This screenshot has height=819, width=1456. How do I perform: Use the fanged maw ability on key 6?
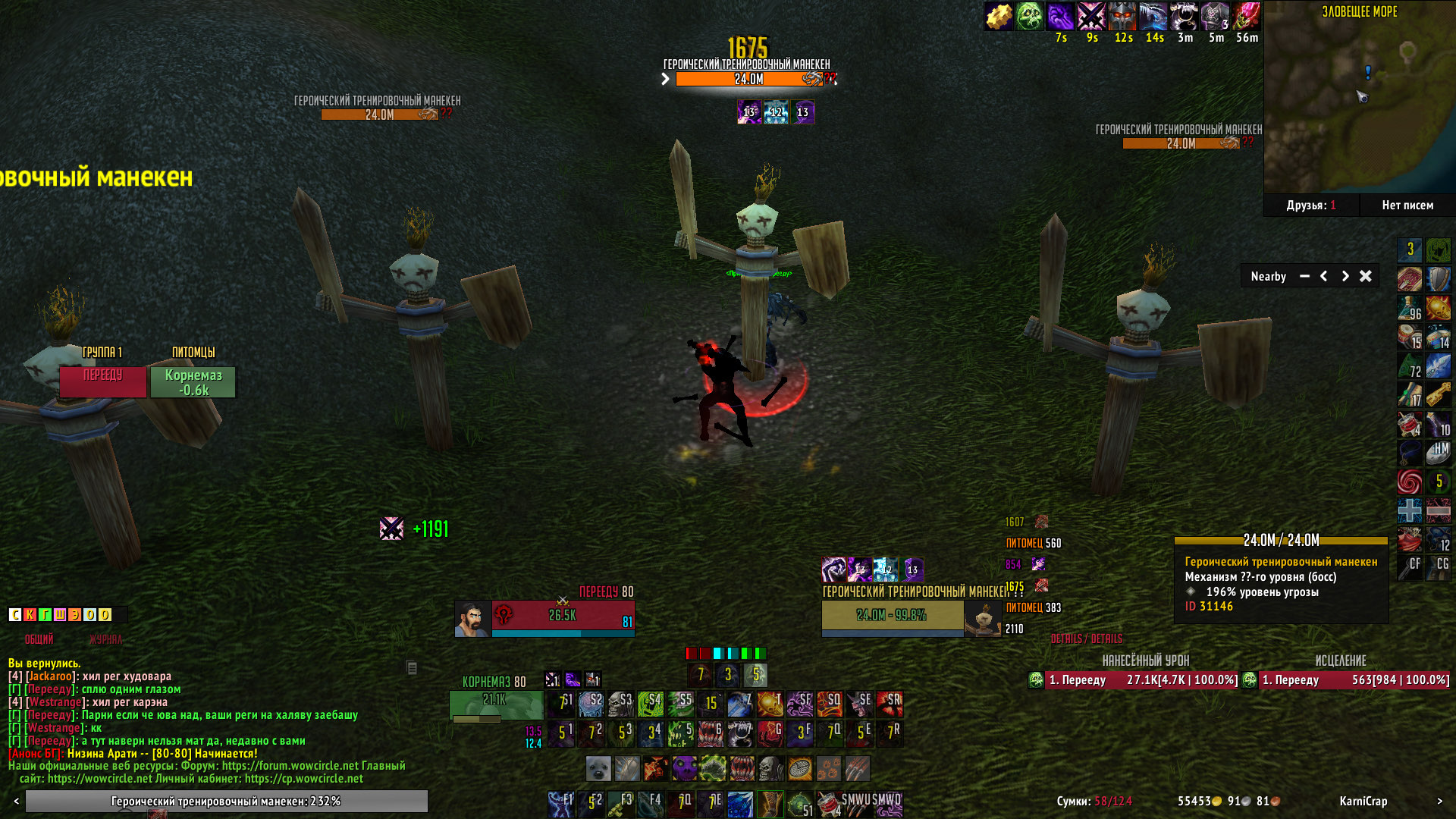pos(710,733)
